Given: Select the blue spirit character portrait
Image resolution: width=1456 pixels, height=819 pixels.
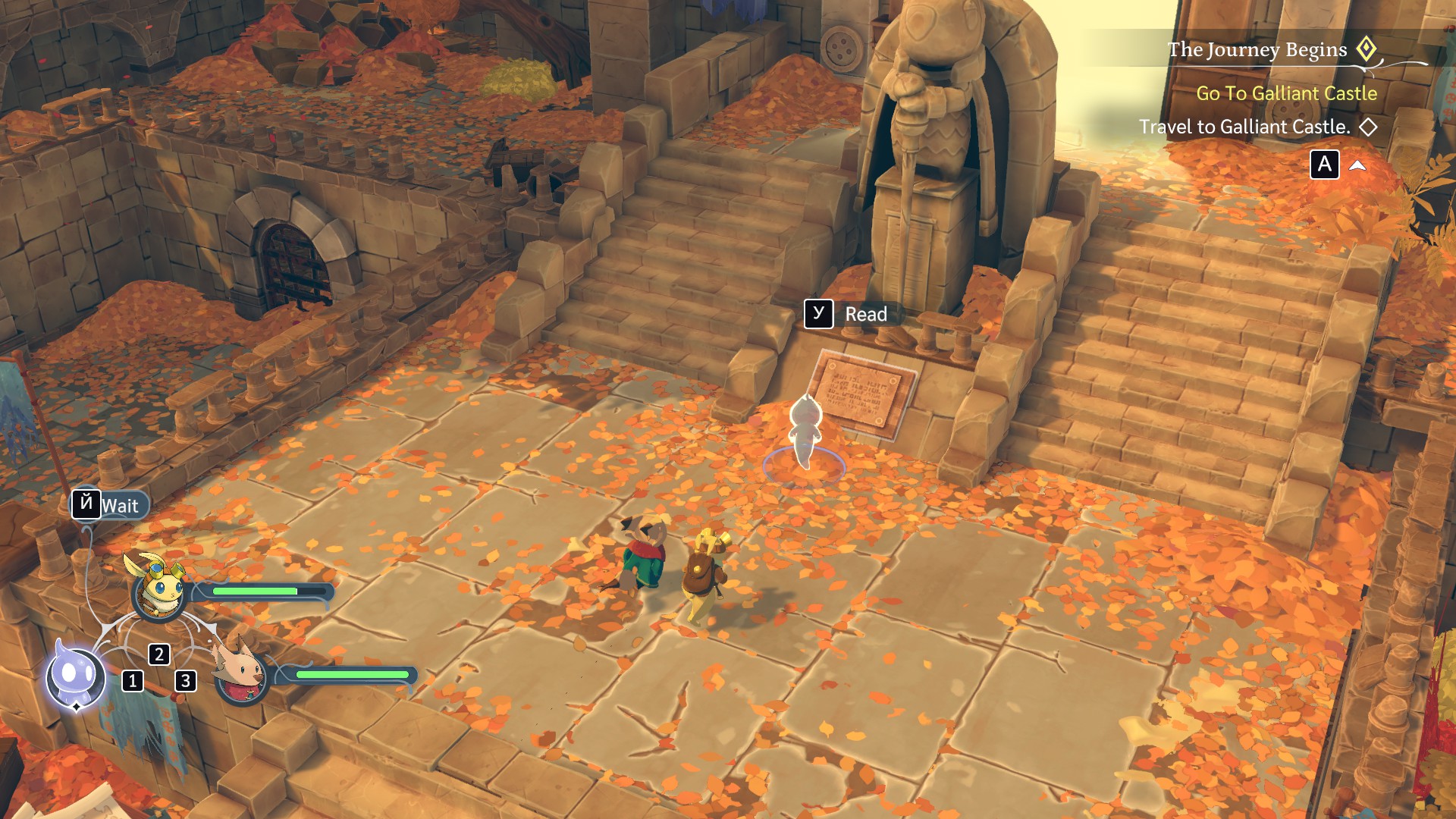Looking at the screenshot, I should [x=74, y=676].
